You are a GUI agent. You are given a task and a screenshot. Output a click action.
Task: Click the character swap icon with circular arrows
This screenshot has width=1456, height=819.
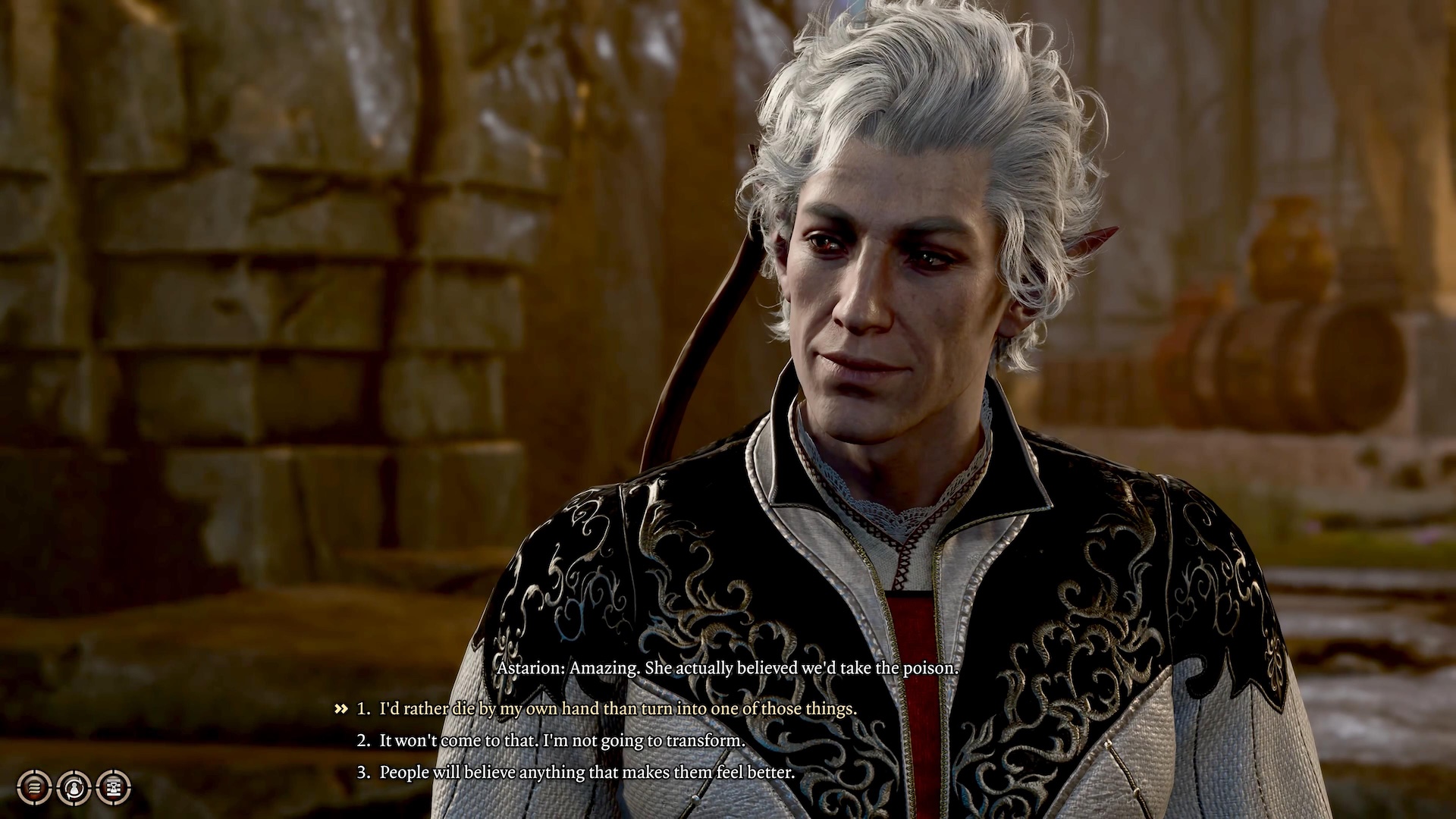pos(74,787)
